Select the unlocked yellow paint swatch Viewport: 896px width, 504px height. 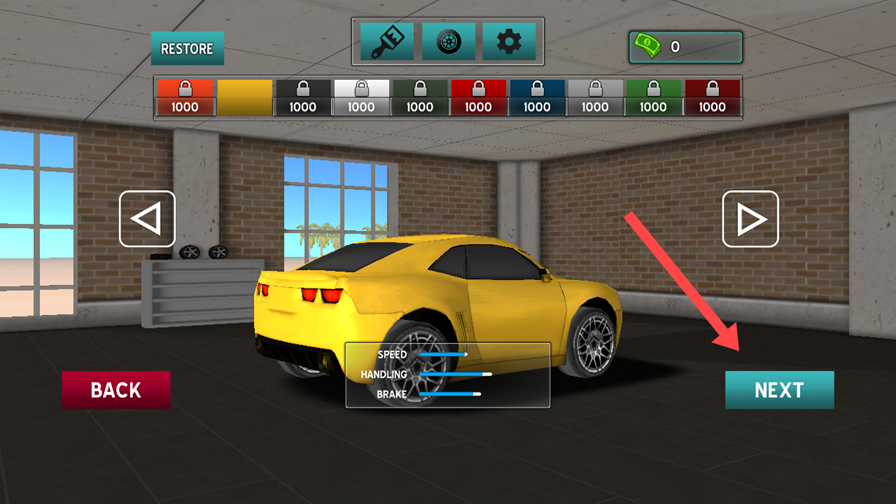click(244, 98)
